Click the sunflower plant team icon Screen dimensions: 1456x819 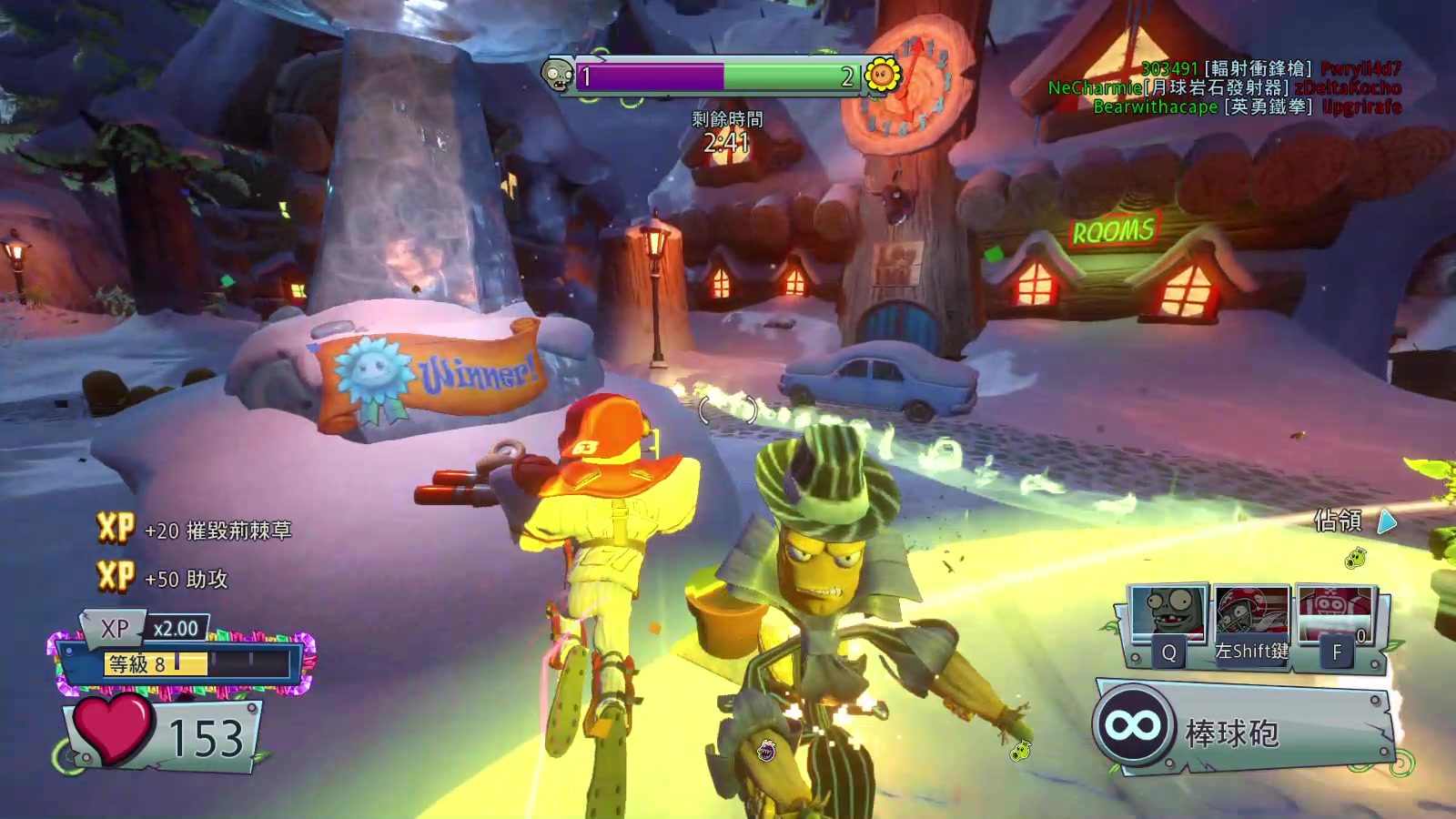[x=881, y=76]
